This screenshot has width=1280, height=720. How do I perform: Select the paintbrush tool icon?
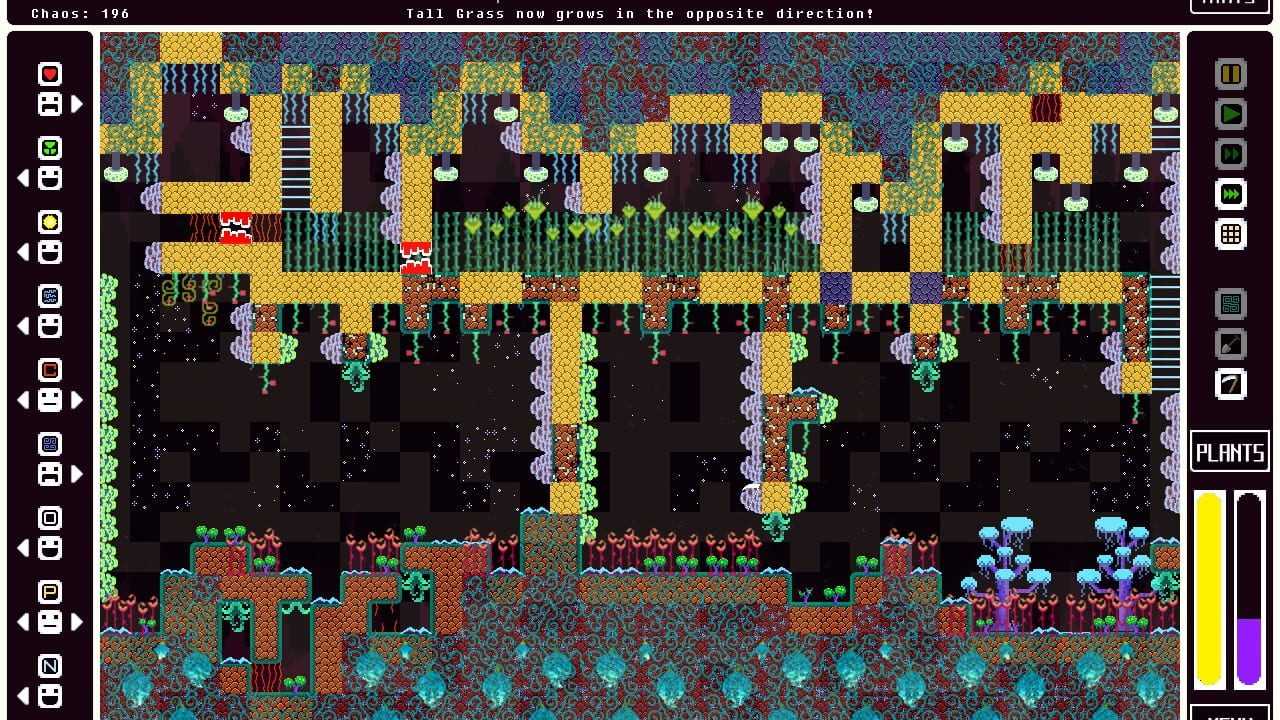pyautogui.click(x=1230, y=344)
